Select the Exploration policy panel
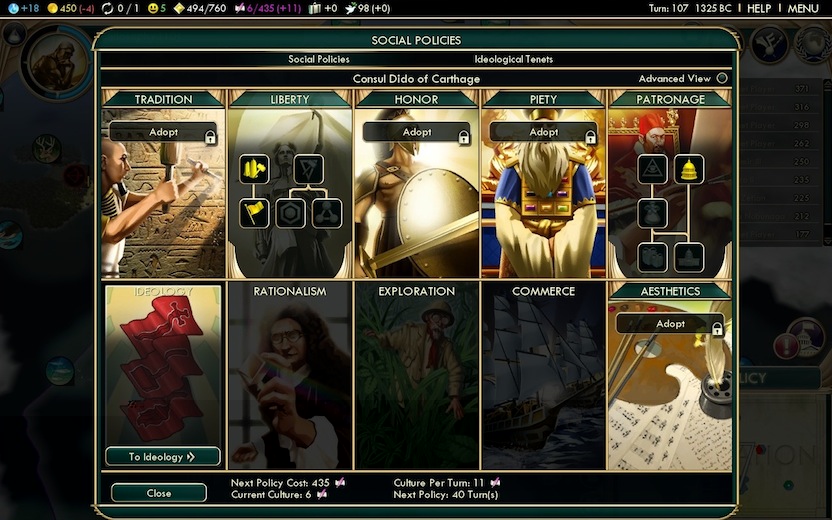 pyautogui.click(x=416, y=375)
